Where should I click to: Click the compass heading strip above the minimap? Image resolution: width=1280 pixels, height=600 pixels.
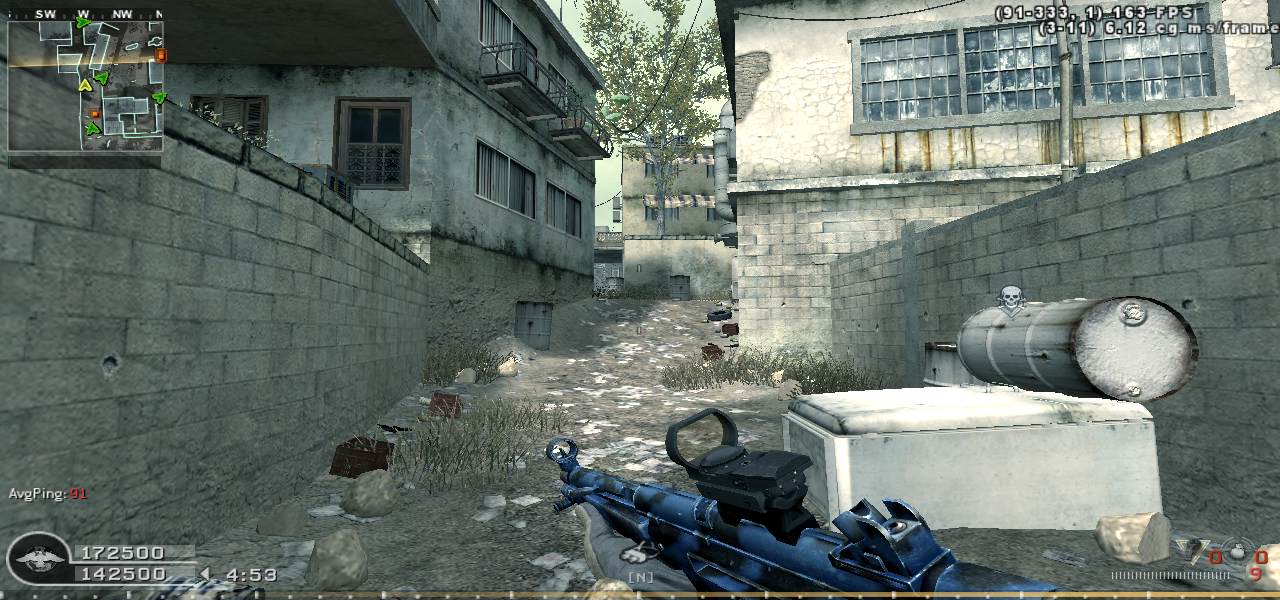tap(85, 14)
